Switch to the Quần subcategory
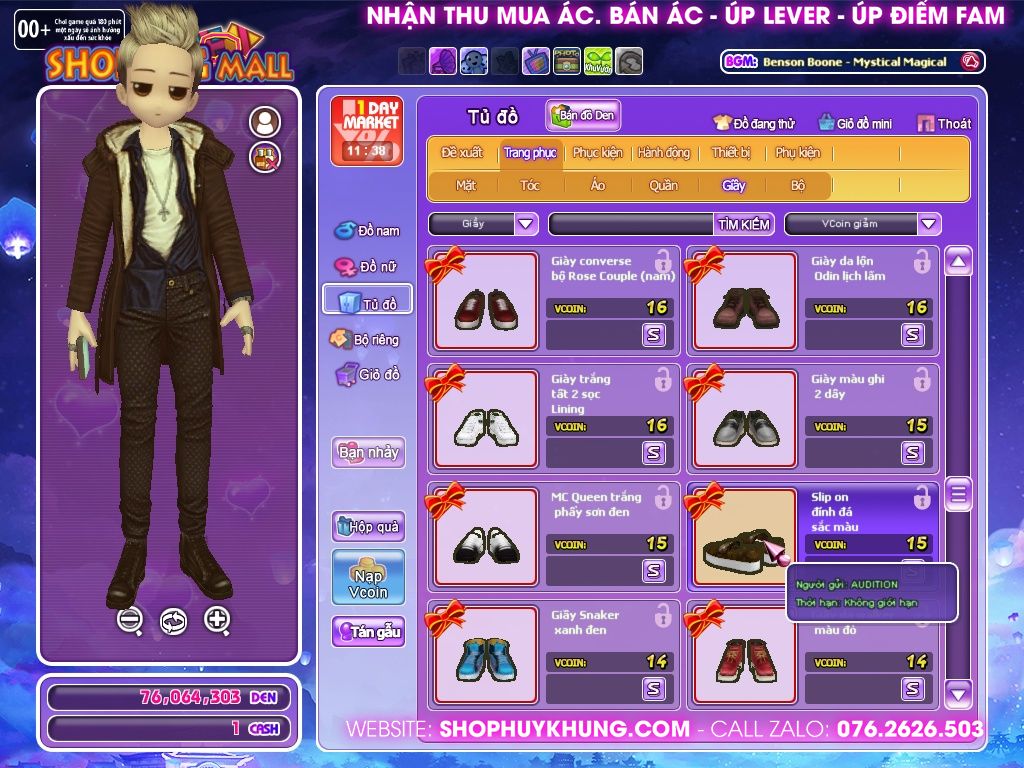The width and height of the screenshot is (1024, 768). pyautogui.click(x=663, y=185)
